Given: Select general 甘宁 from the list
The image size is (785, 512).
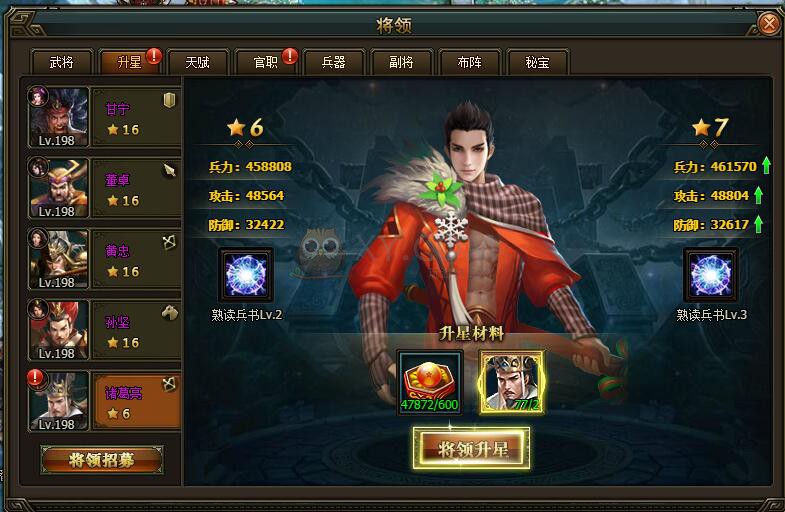Looking at the screenshot, I should (104, 117).
